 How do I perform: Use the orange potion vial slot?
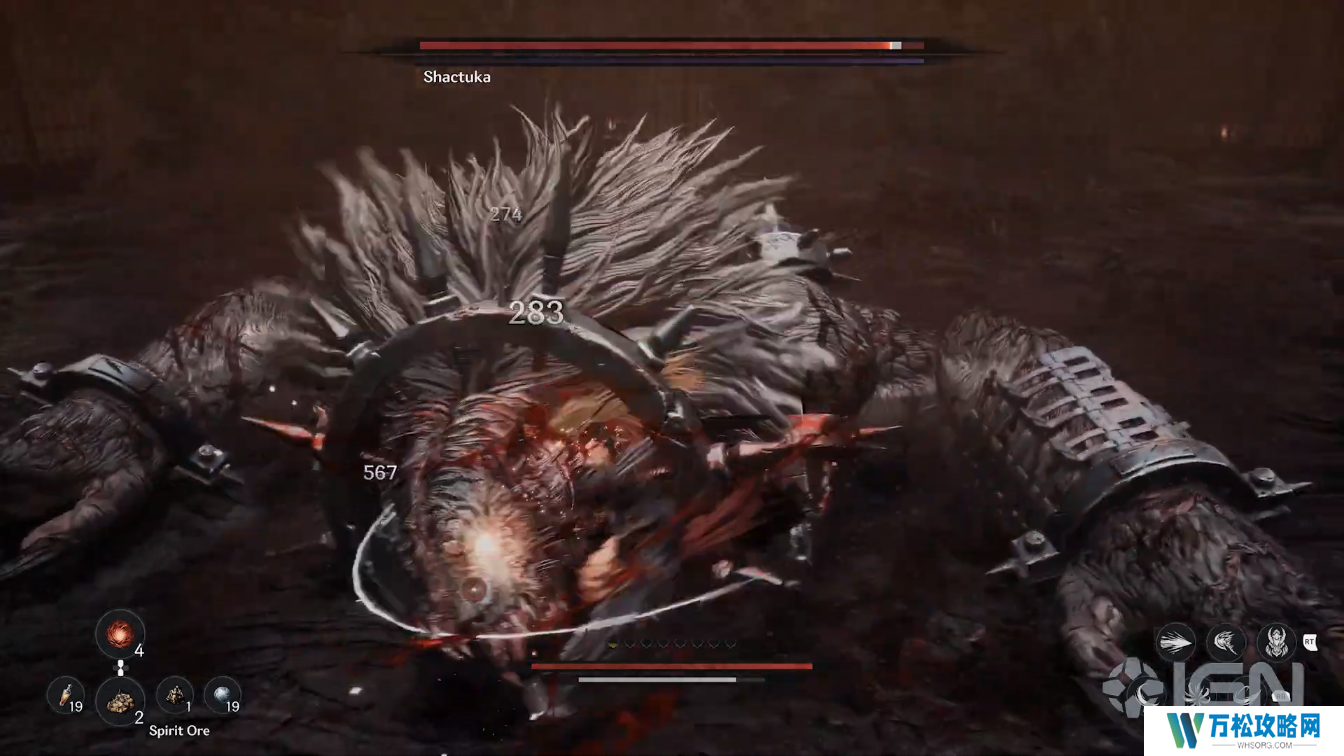click(x=65, y=695)
